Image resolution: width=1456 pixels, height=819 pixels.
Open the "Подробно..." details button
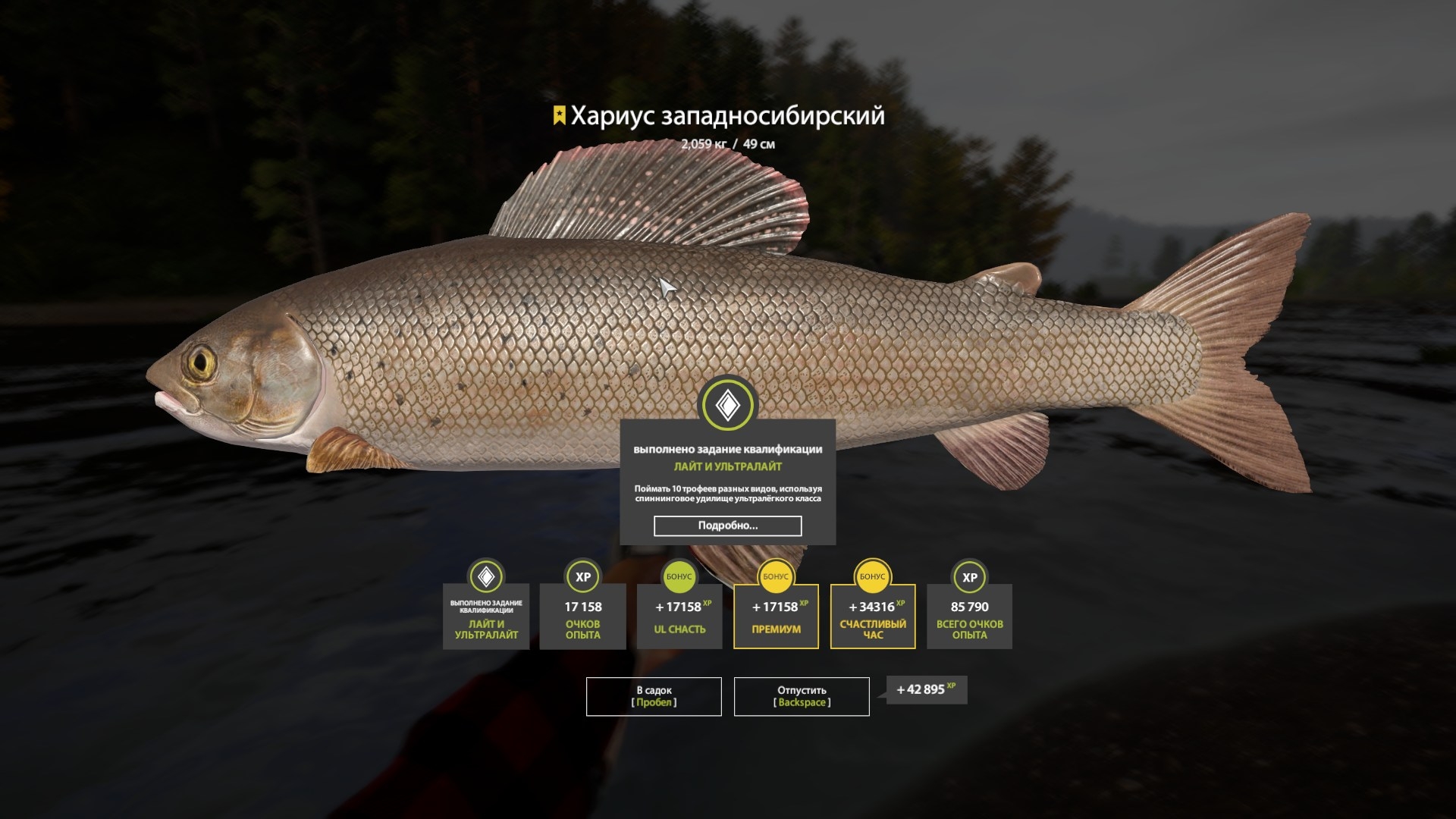point(727,526)
